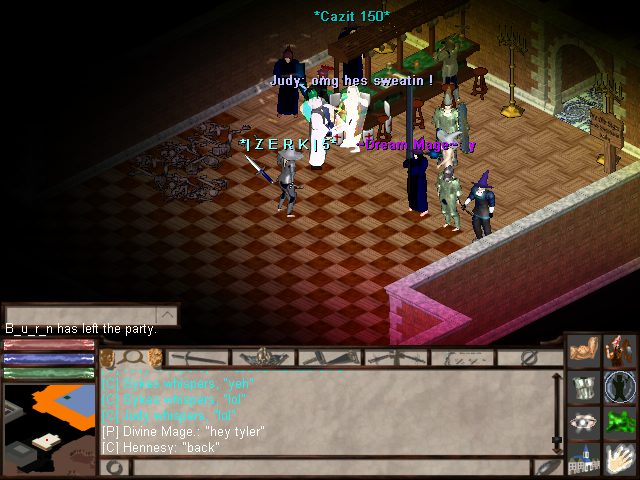Activate the circled figure silhouette icon
The image size is (640, 480).
620,387
